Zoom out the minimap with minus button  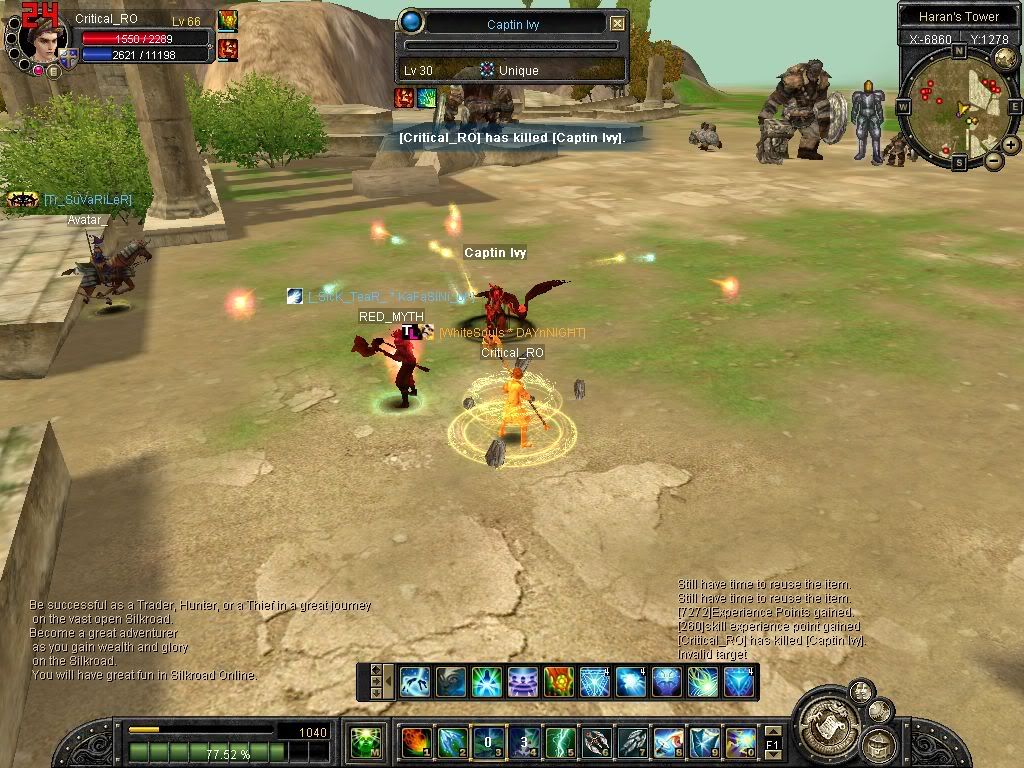994,160
